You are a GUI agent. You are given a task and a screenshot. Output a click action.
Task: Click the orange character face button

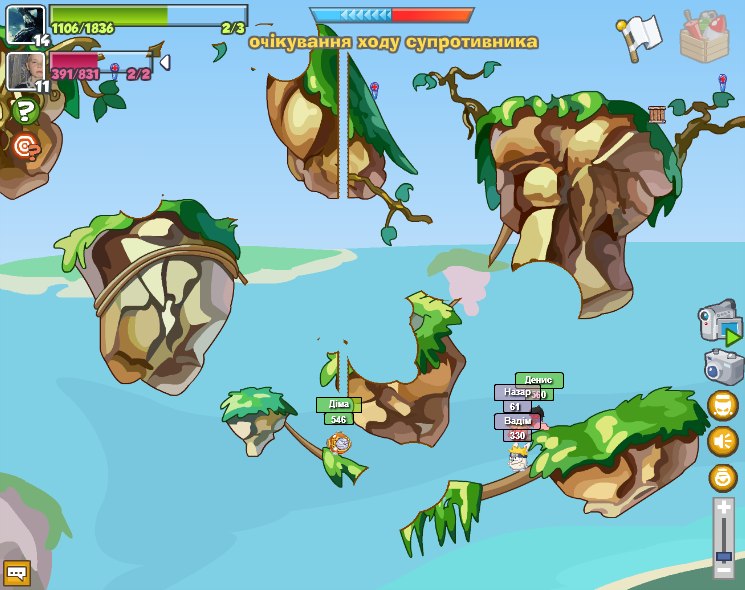[x=722, y=405]
